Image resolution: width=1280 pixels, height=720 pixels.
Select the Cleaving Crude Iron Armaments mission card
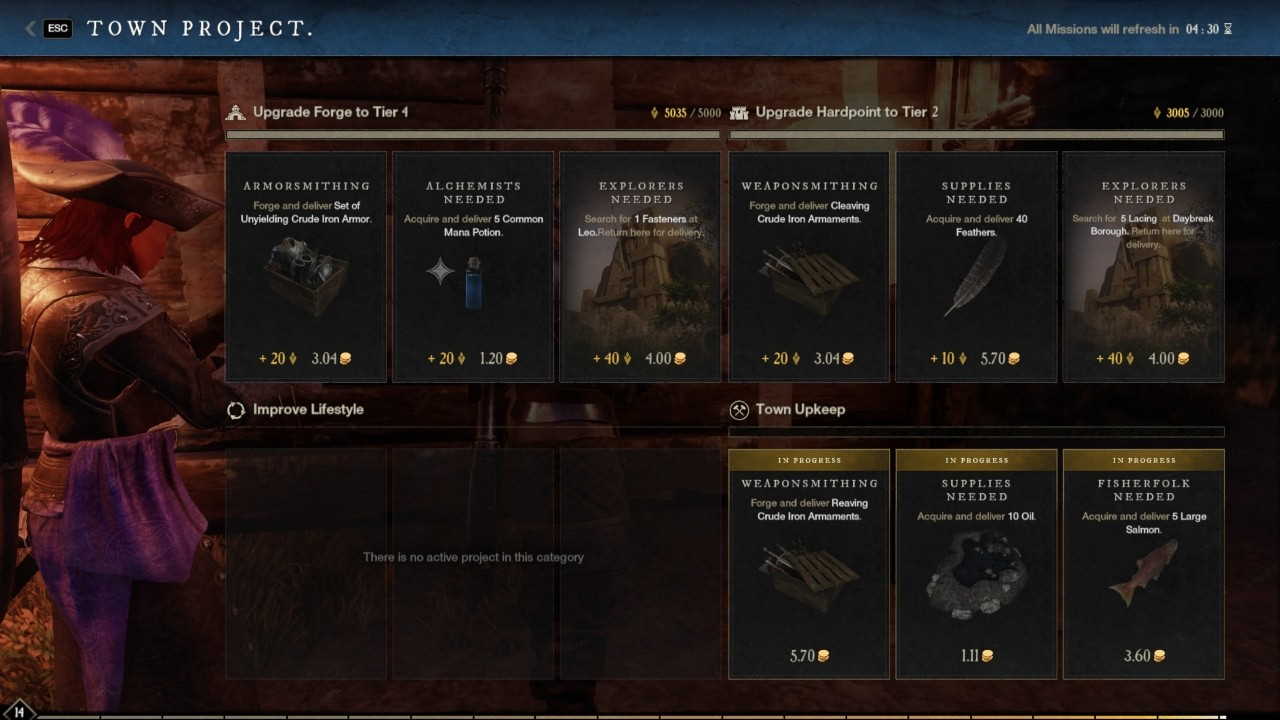pyautogui.click(x=809, y=267)
